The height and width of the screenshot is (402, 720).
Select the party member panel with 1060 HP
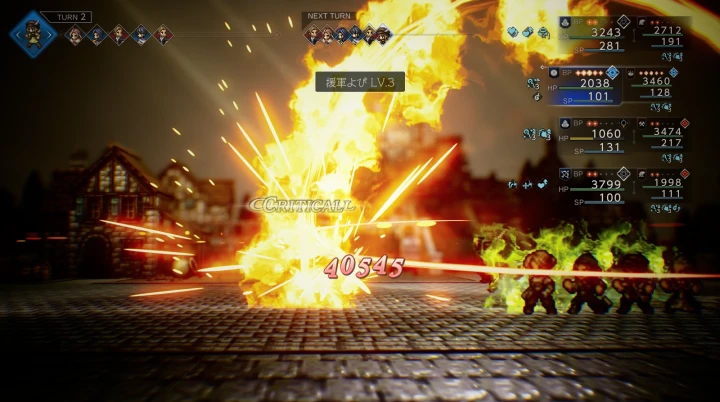point(596,136)
